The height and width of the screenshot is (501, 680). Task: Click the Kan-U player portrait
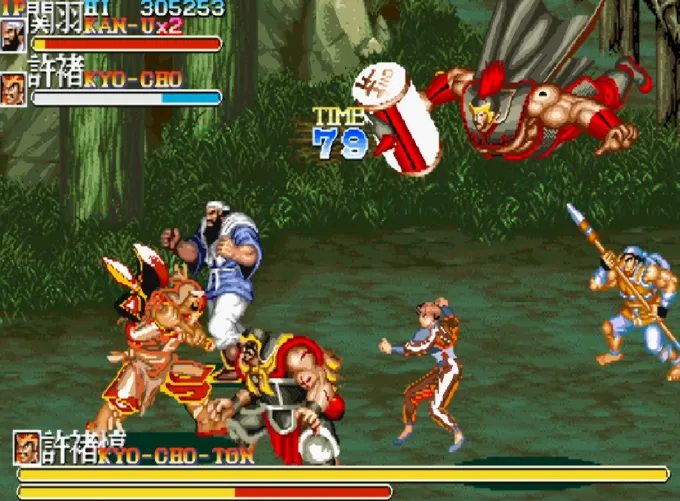click(x=14, y=36)
